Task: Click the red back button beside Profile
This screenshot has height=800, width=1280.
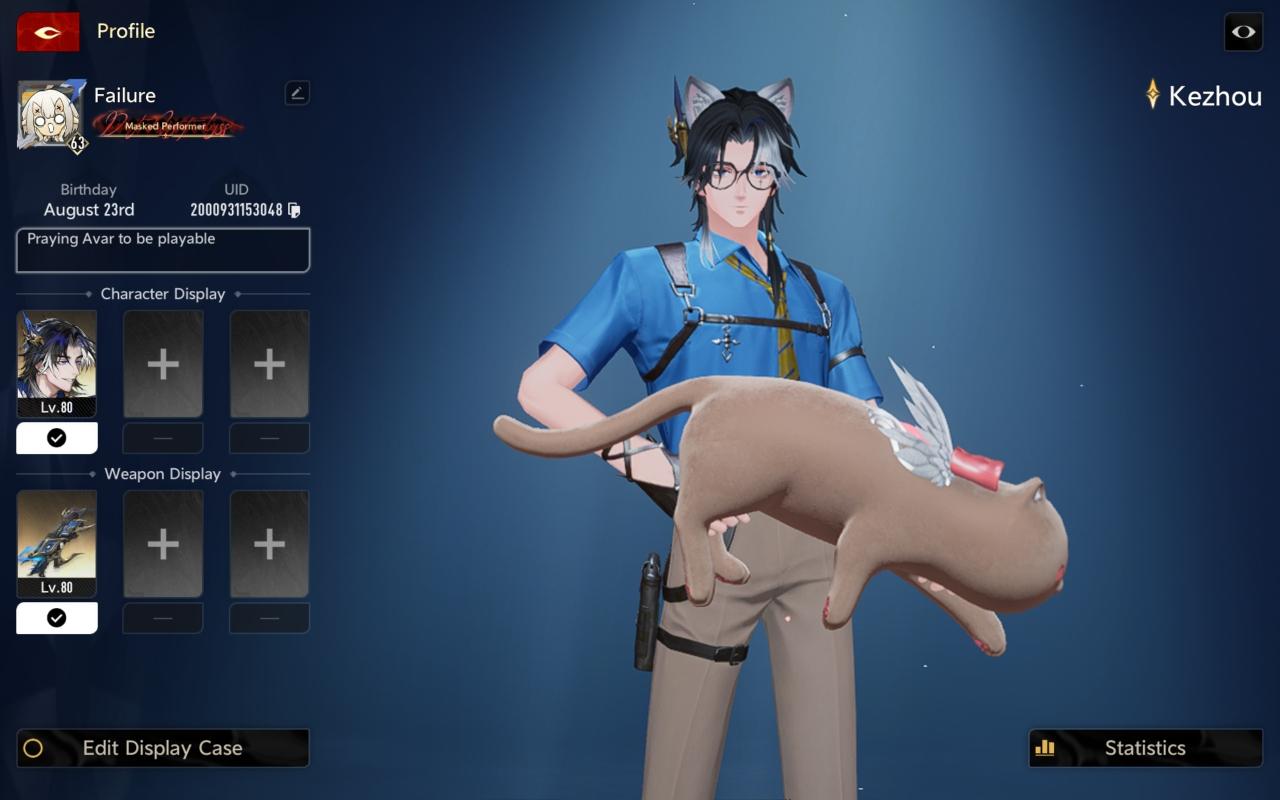Action: tap(48, 32)
